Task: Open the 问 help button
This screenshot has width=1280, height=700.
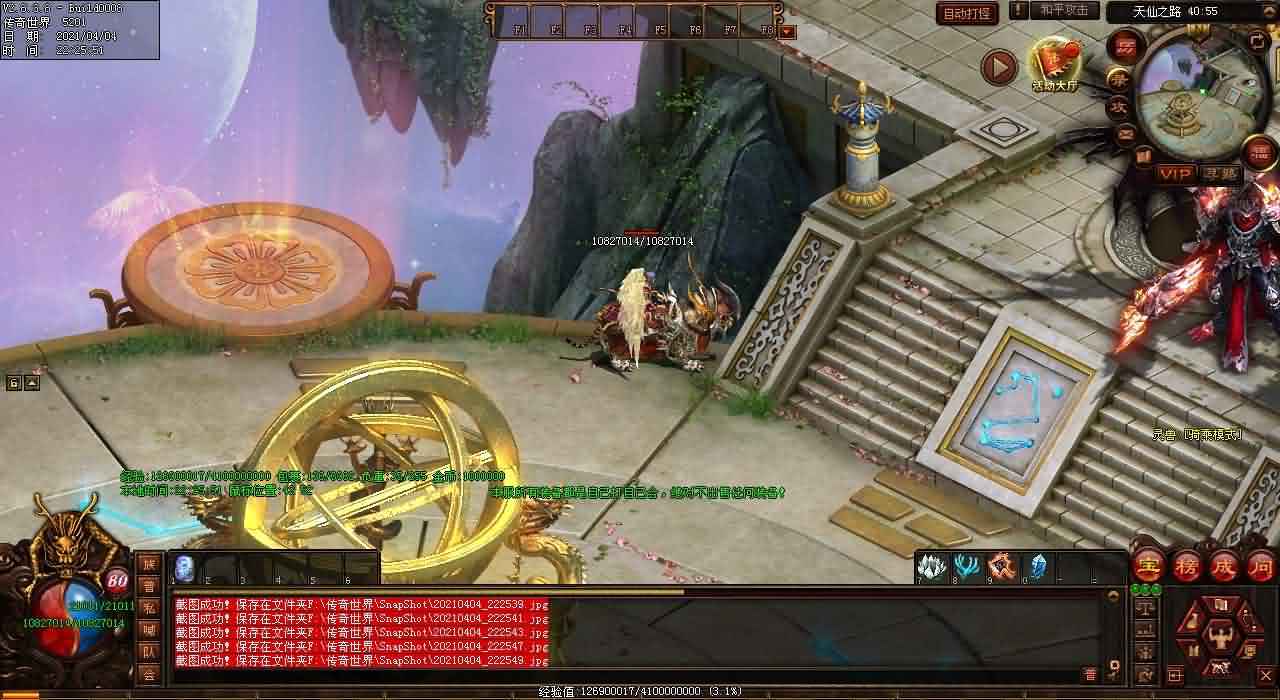Action: click(1261, 567)
